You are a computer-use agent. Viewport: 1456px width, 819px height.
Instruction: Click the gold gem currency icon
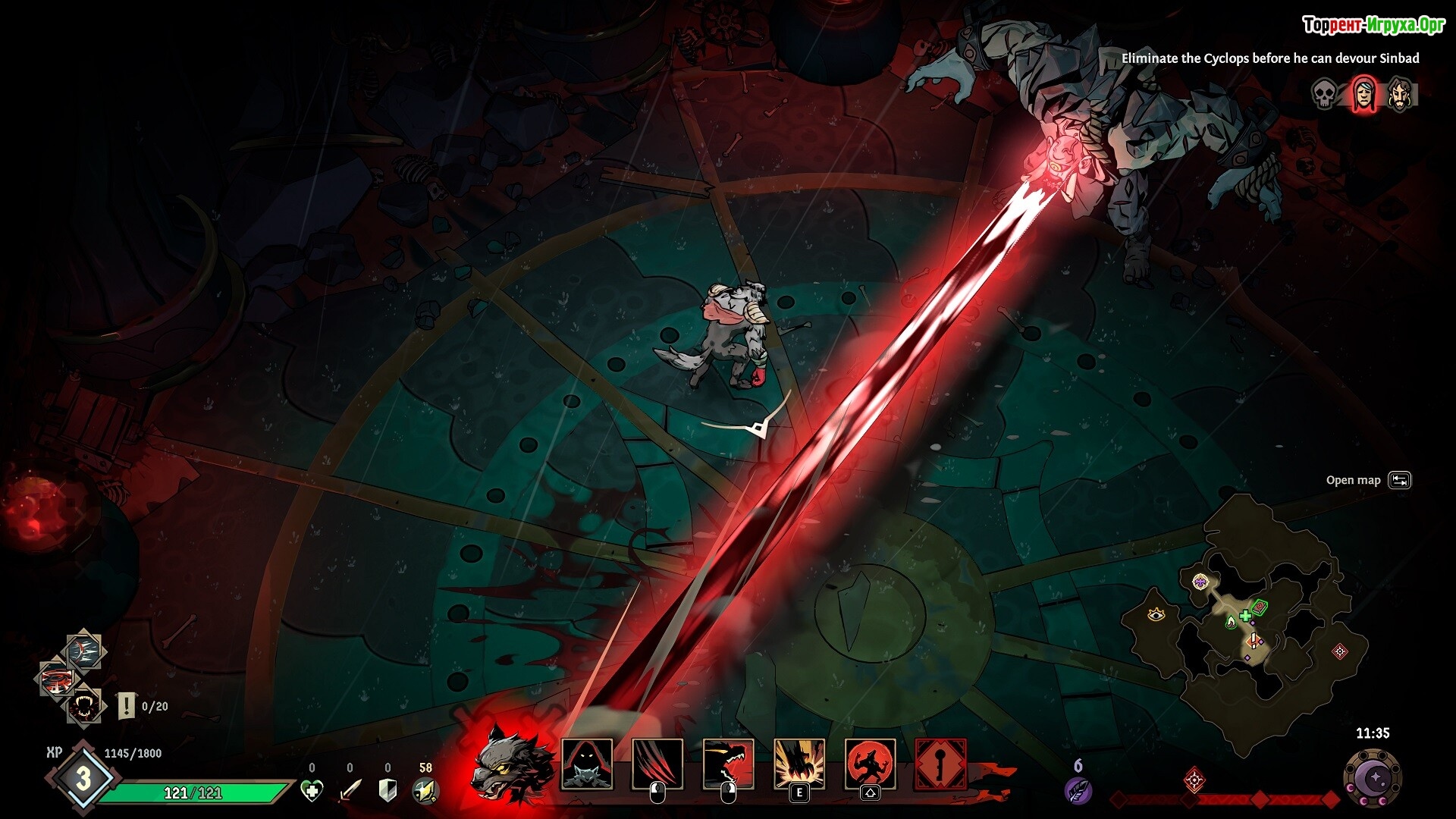pos(425,791)
